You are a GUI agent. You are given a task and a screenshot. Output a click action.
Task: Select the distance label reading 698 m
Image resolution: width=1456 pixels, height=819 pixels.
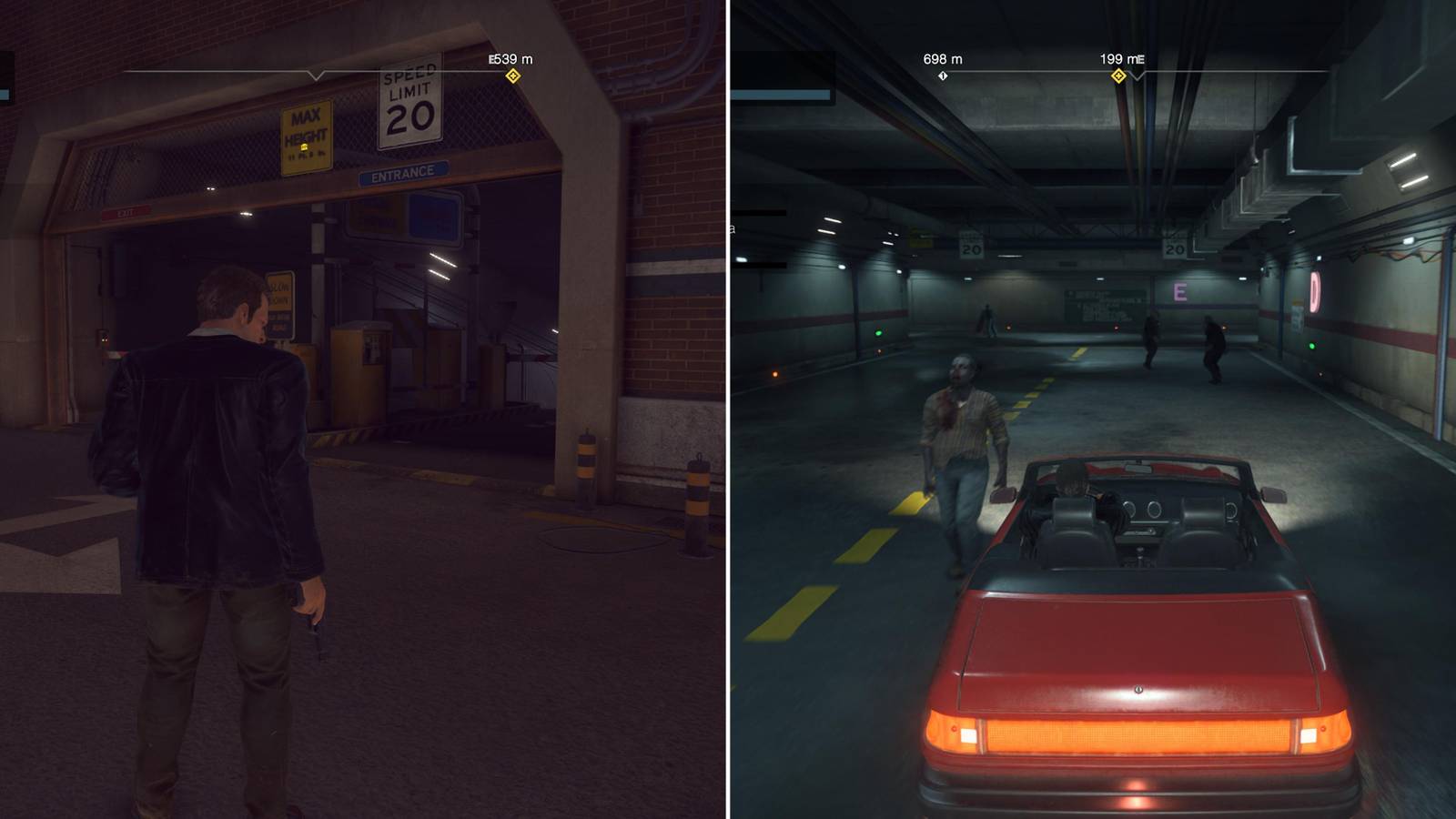pyautogui.click(x=943, y=57)
